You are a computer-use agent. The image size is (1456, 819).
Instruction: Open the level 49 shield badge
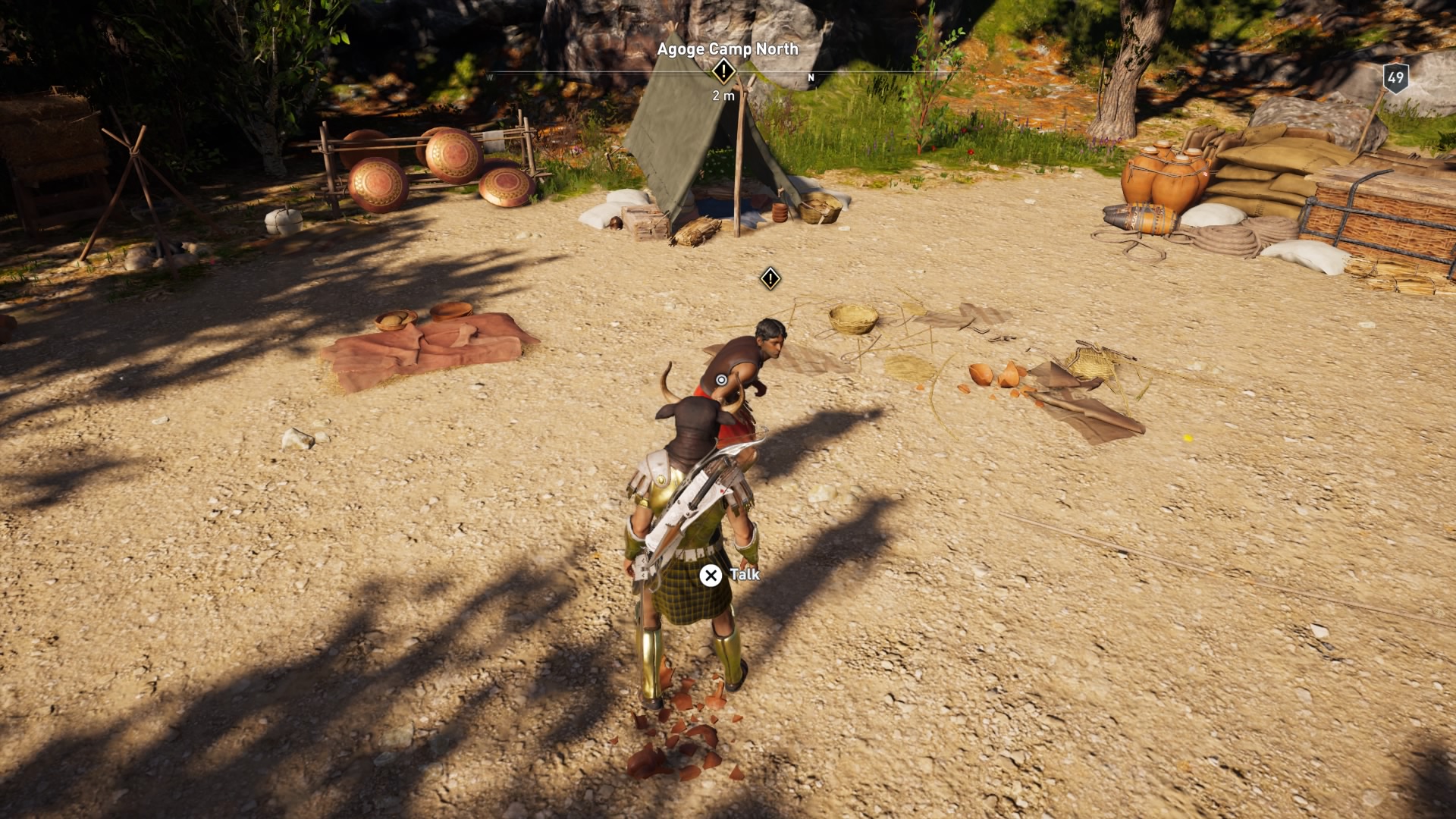coord(1395,78)
